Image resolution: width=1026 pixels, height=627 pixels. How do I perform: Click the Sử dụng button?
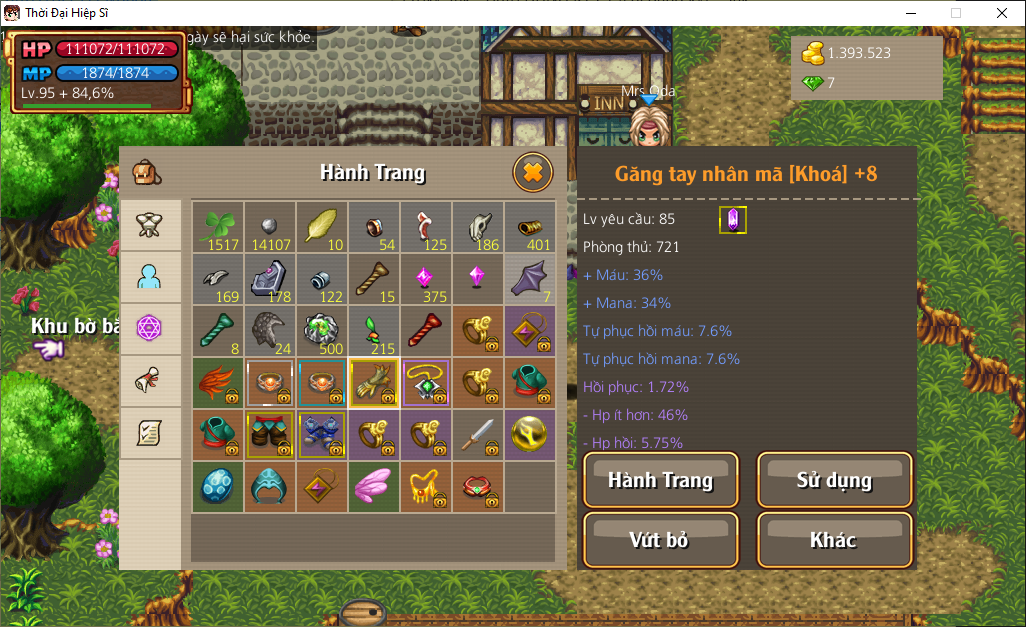pos(834,480)
